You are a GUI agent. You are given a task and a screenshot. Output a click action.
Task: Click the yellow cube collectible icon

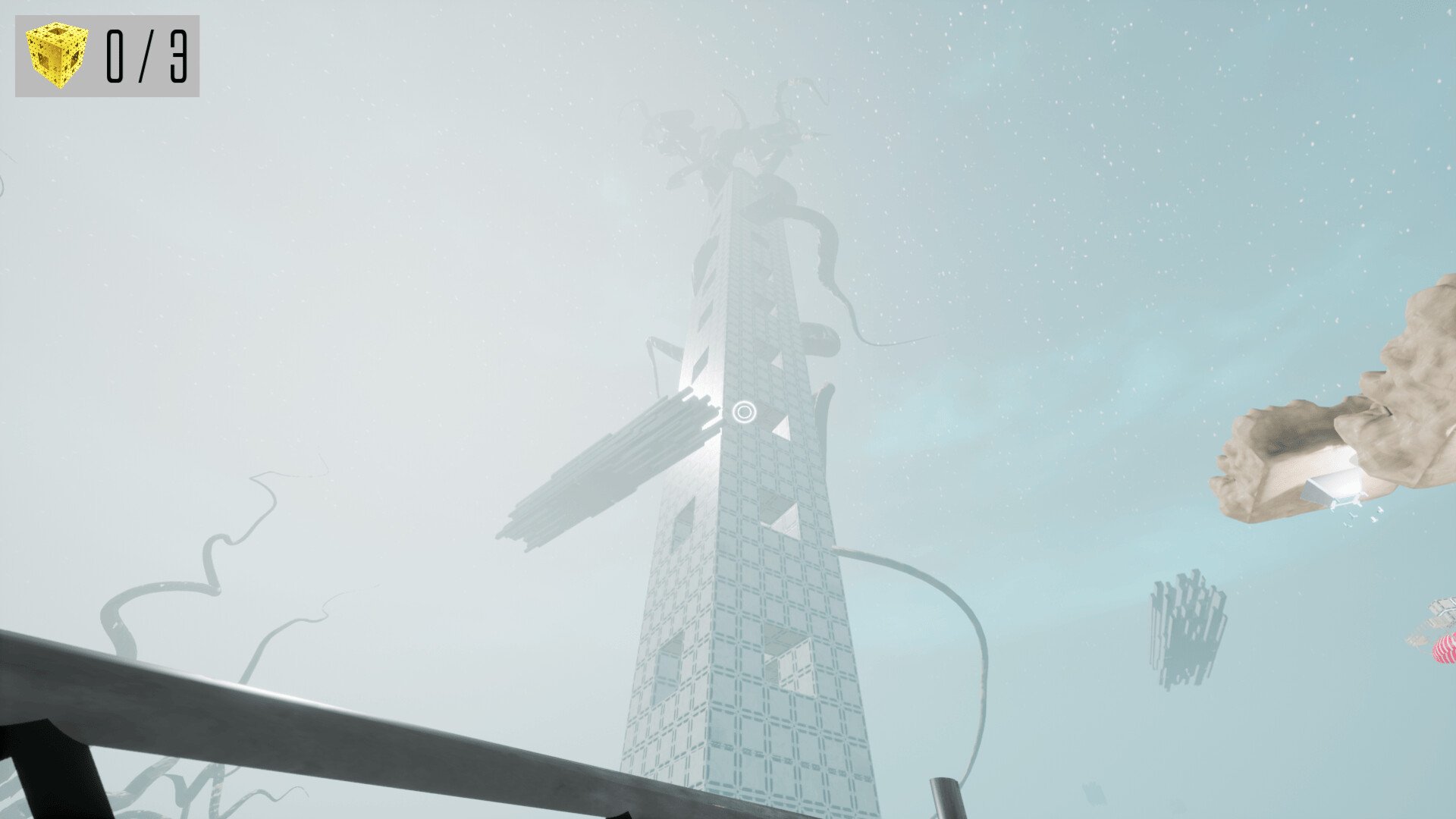coord(58,55)
